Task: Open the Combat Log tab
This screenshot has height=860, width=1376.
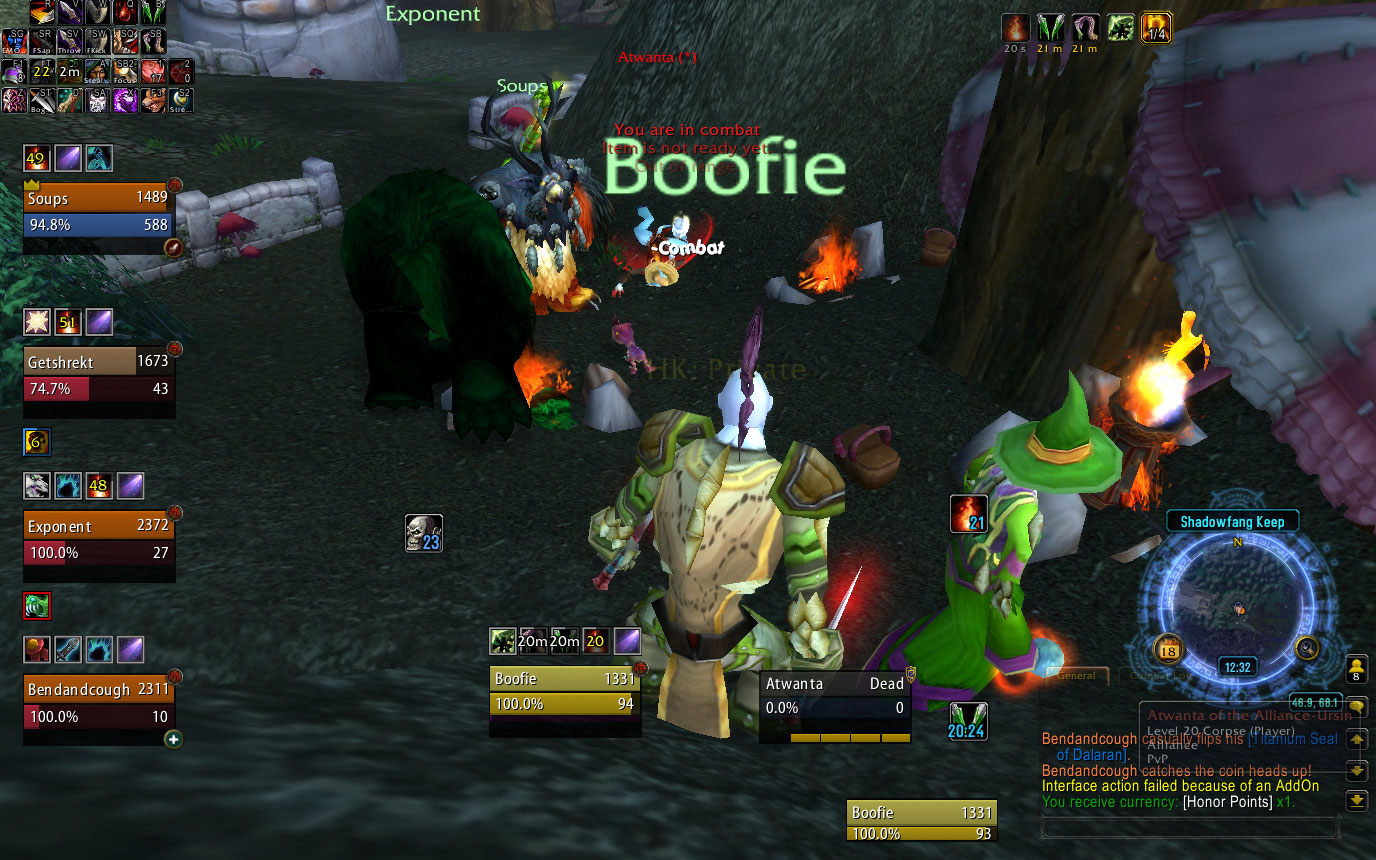Action: [1160, 676]
